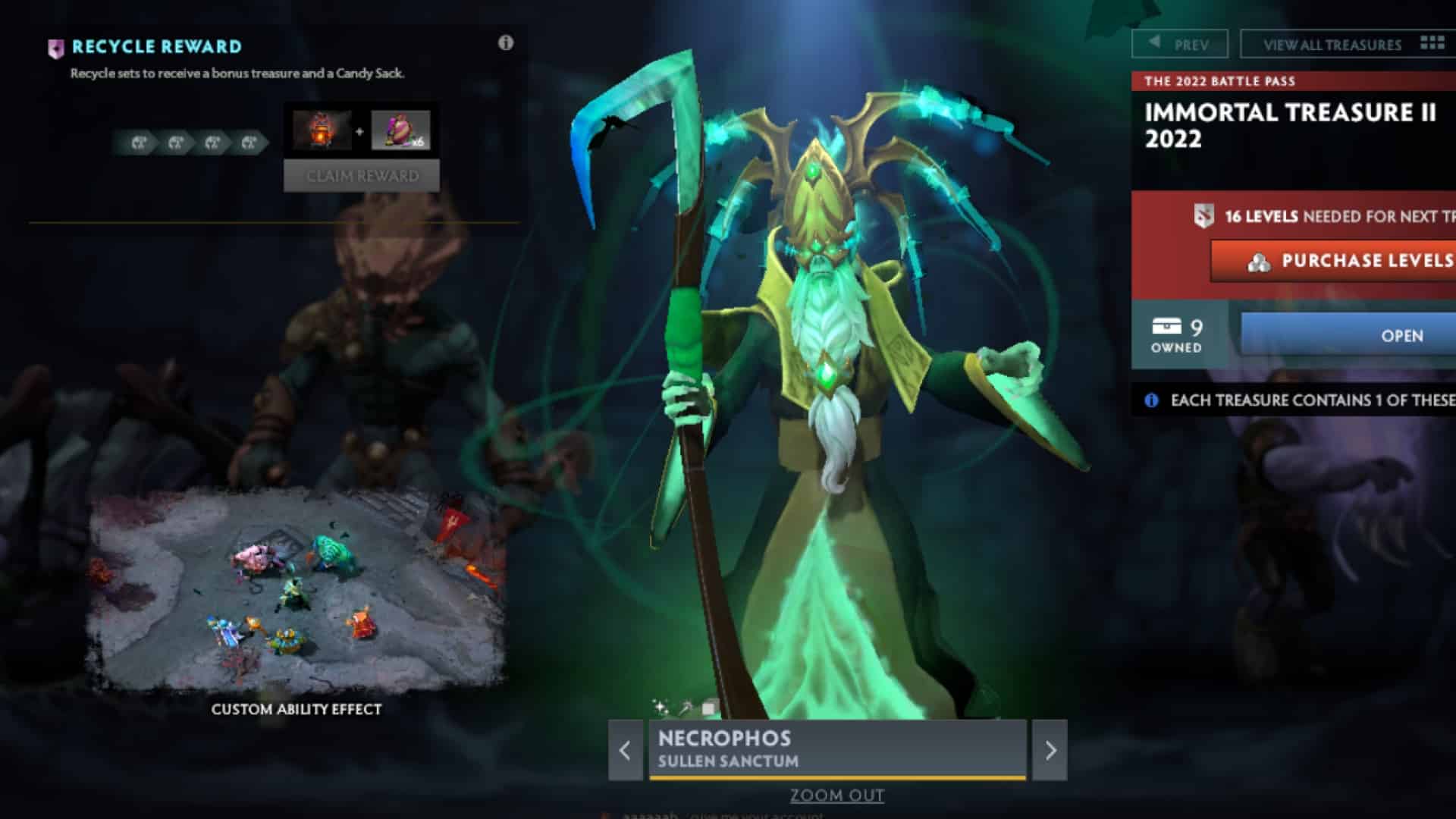The image size is (1456, 819).
Task: Go back a hero set with the left chevron
Action: (625, 750)
